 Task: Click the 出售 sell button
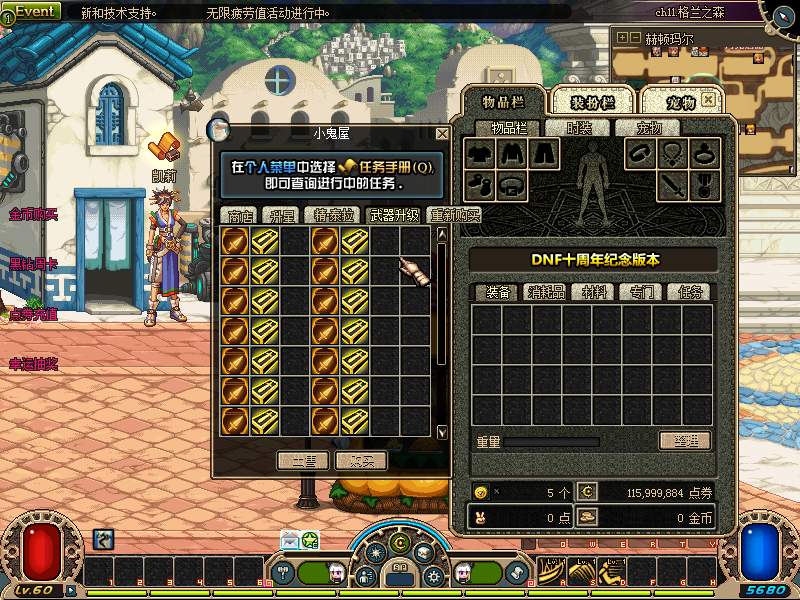tap(303, 461)
